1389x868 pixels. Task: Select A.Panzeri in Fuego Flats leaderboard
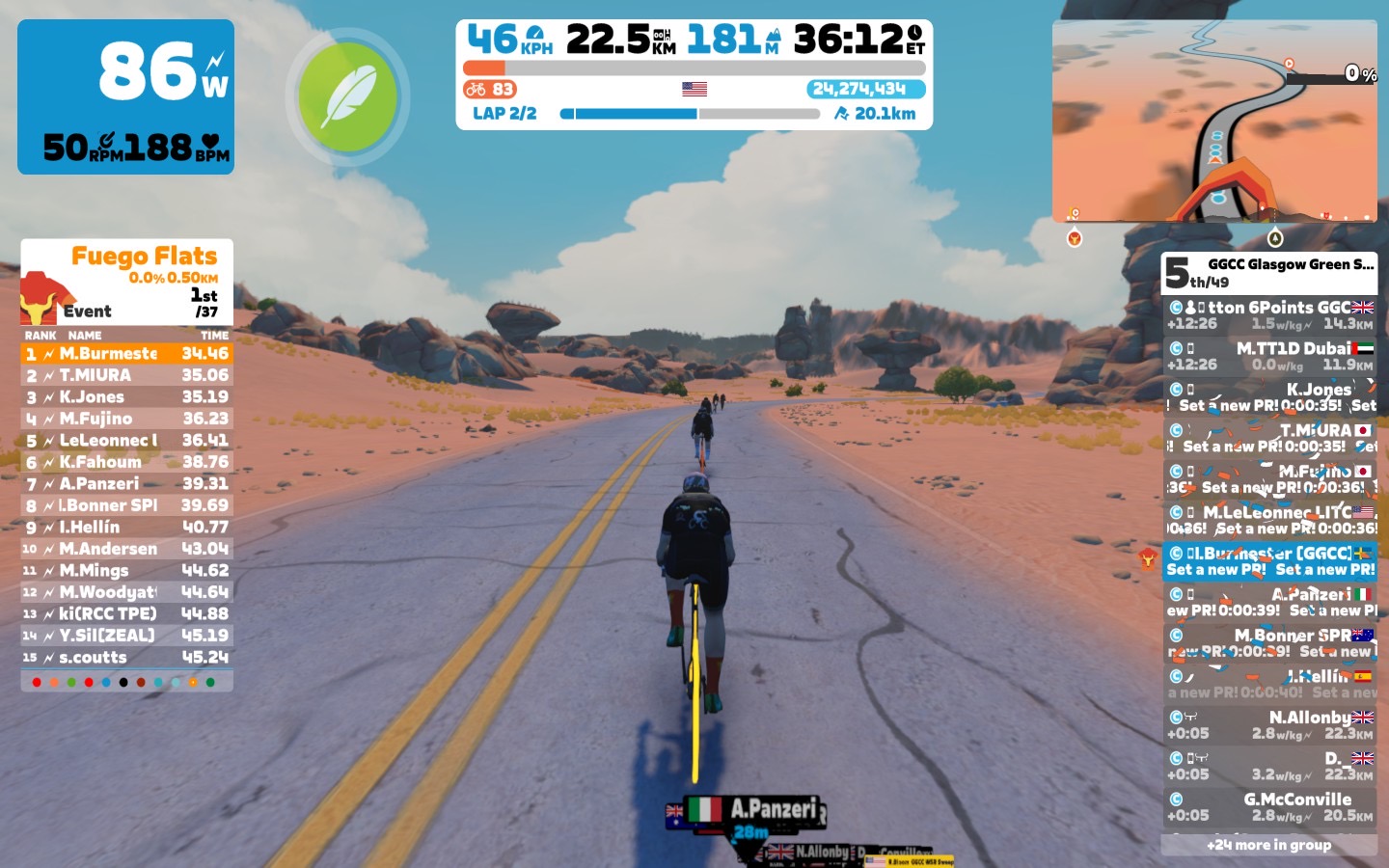pos(126,484)
